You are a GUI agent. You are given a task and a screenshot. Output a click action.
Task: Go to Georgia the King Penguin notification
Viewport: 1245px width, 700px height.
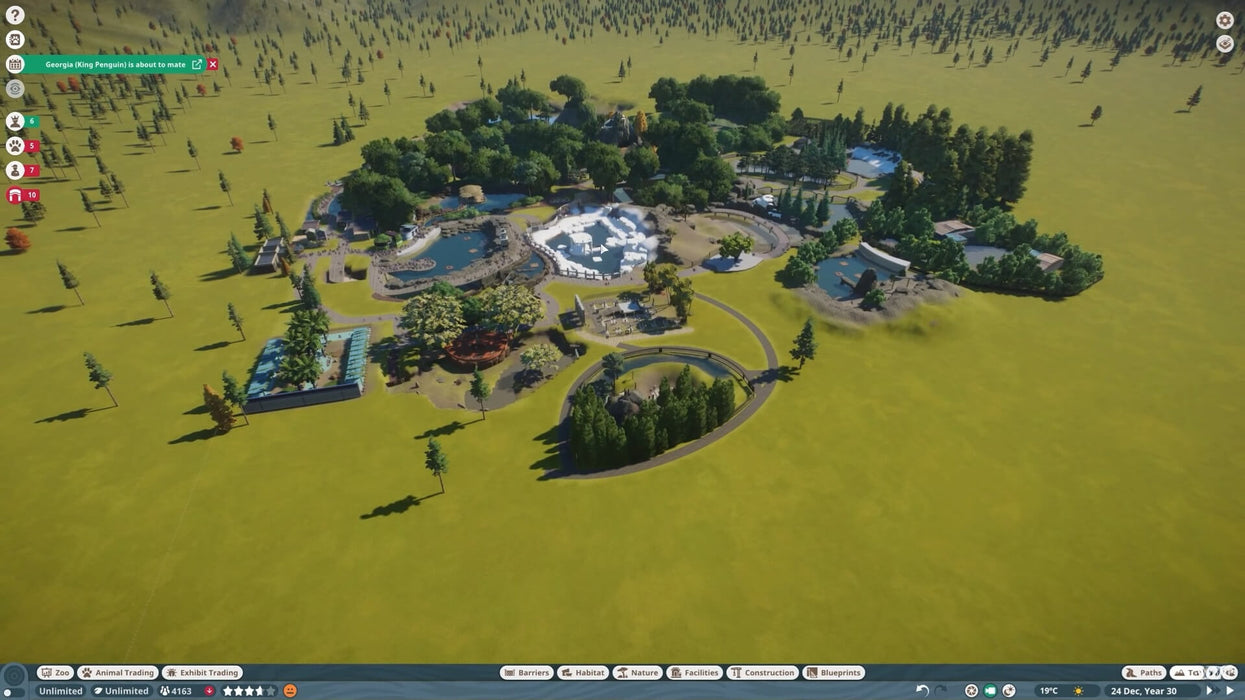tap(197, 64)
